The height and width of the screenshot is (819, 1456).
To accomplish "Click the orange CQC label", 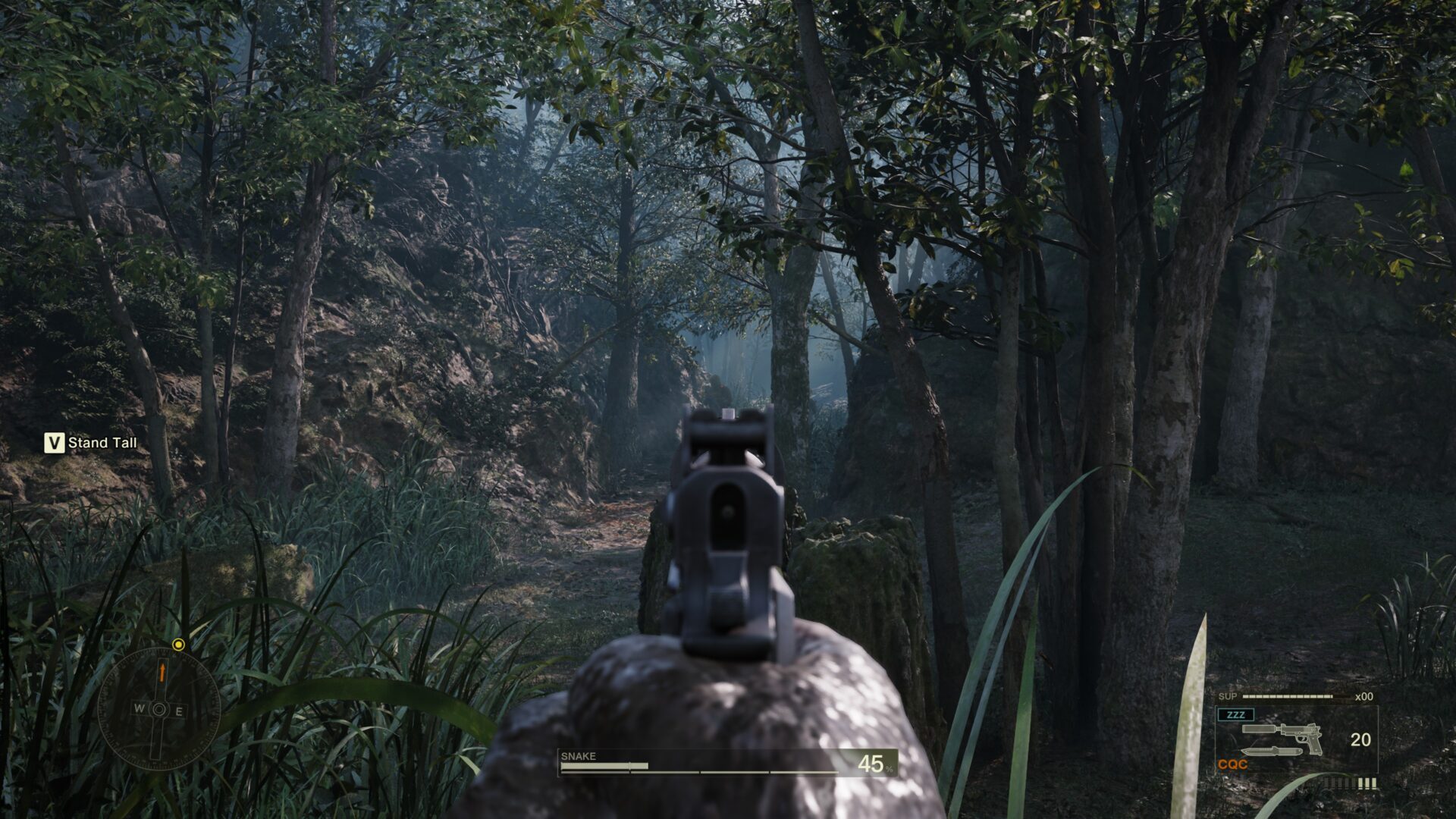I will [1232, 764].
